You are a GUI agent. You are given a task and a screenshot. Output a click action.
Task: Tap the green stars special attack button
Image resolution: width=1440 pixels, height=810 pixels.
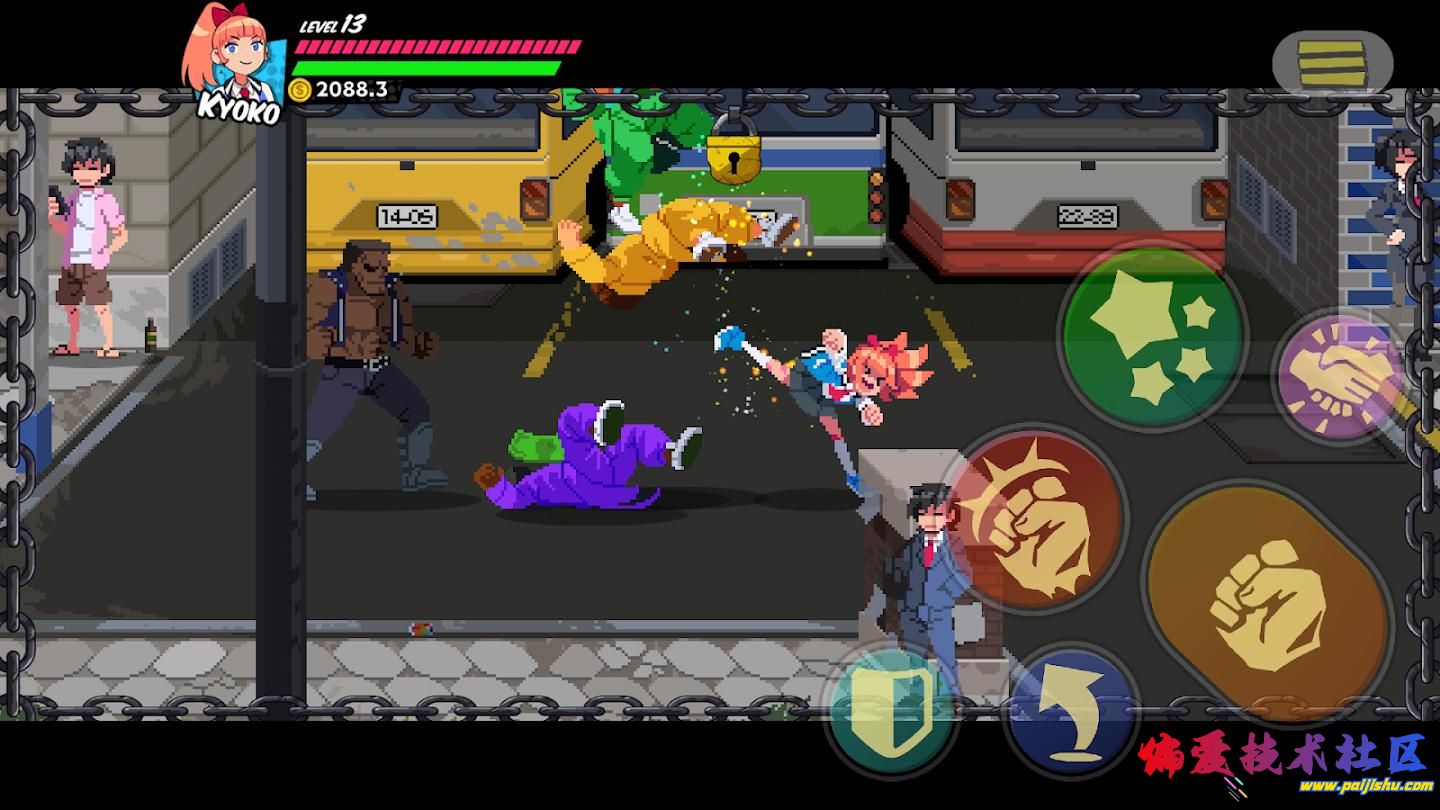click(x=1151, y=338)
